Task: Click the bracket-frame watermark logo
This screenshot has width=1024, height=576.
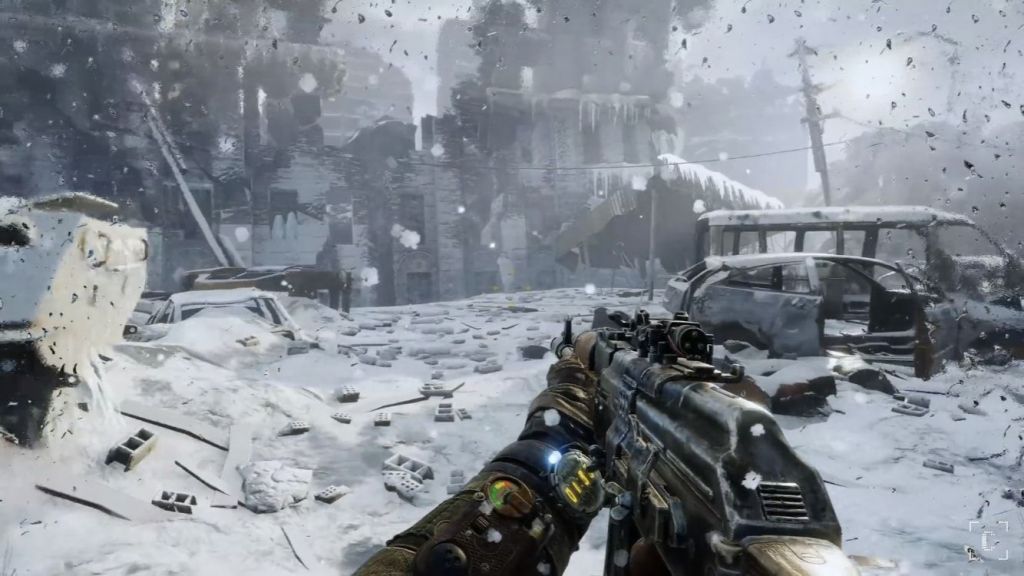Action: [988, 540]
